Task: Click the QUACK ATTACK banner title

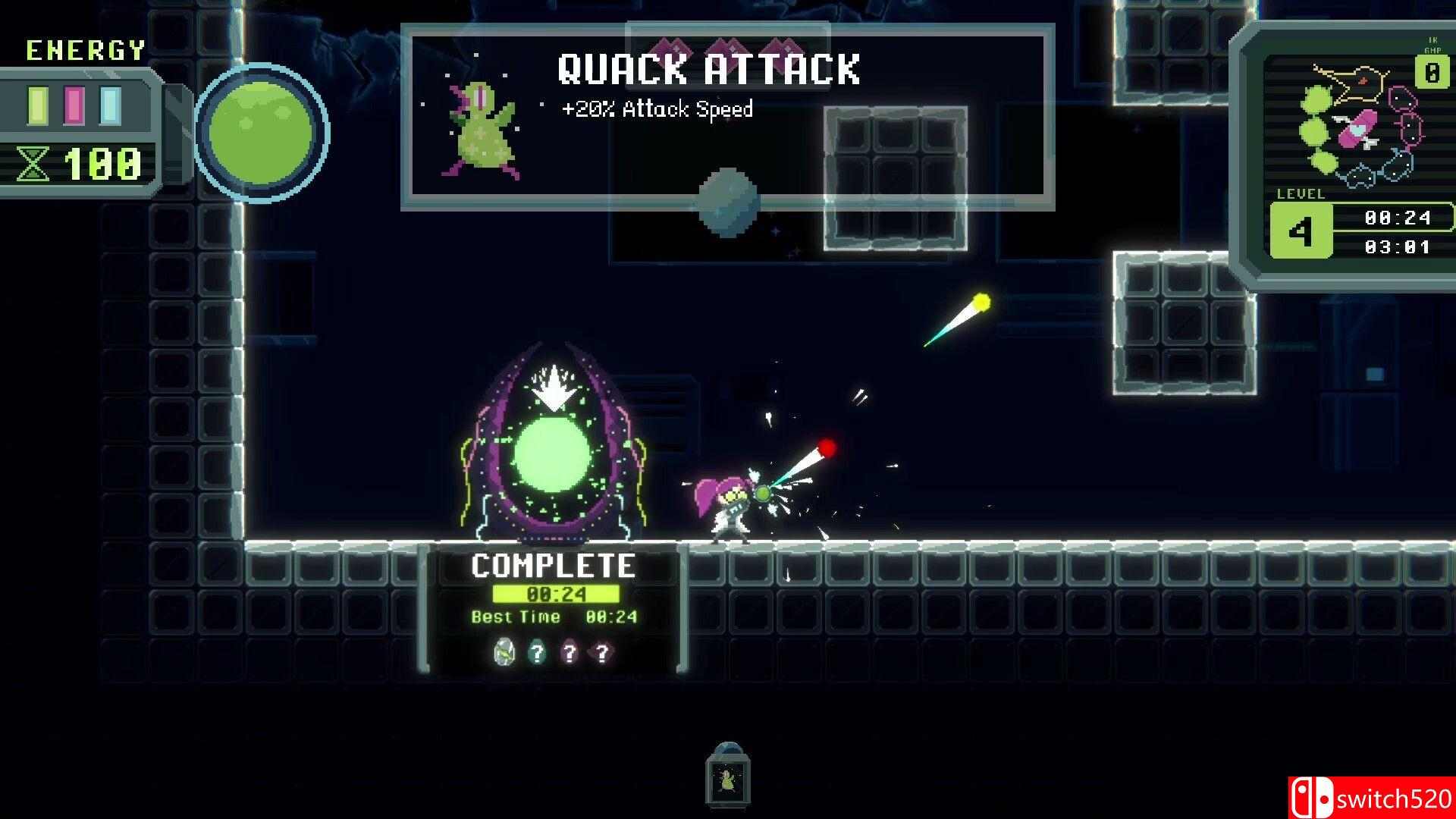Action: pyautogui.click(x=710, y=71)
